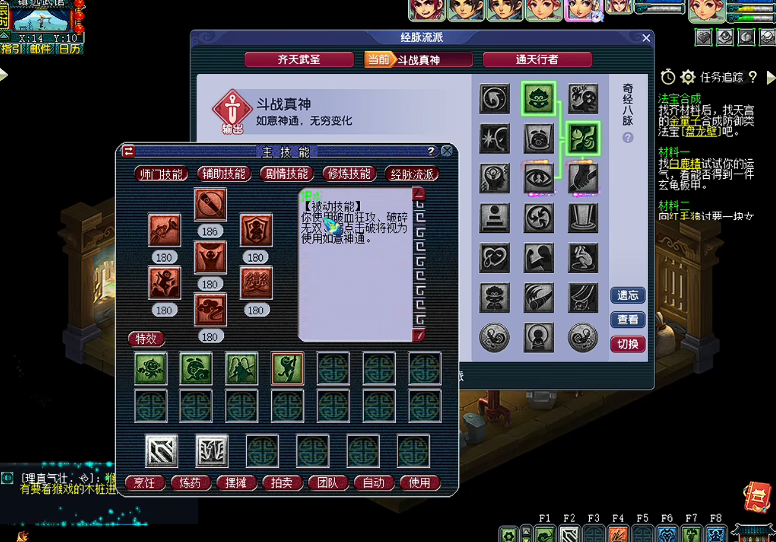Open details with the 查看 button
Viewport: 776px width, 542px height.
point(628,320)
